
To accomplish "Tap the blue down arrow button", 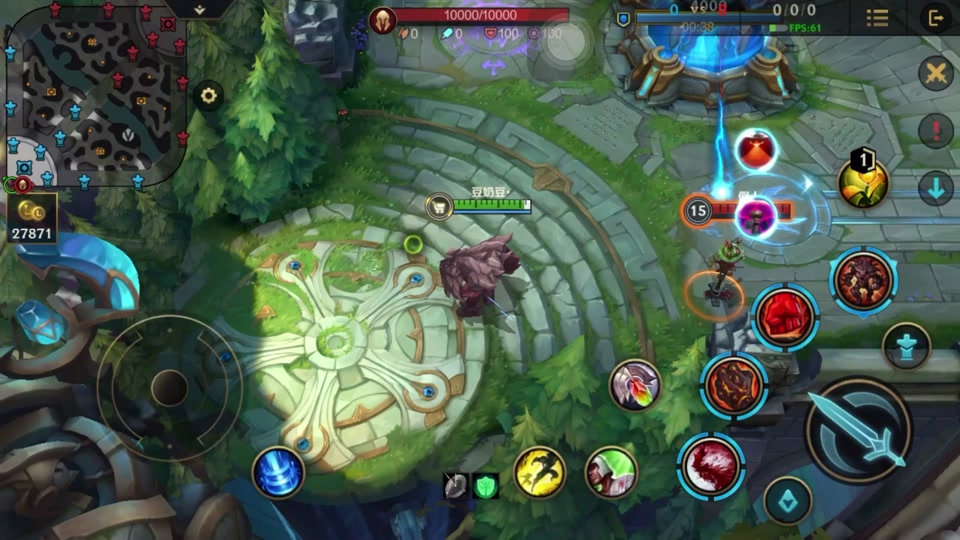I will [936, 188].
